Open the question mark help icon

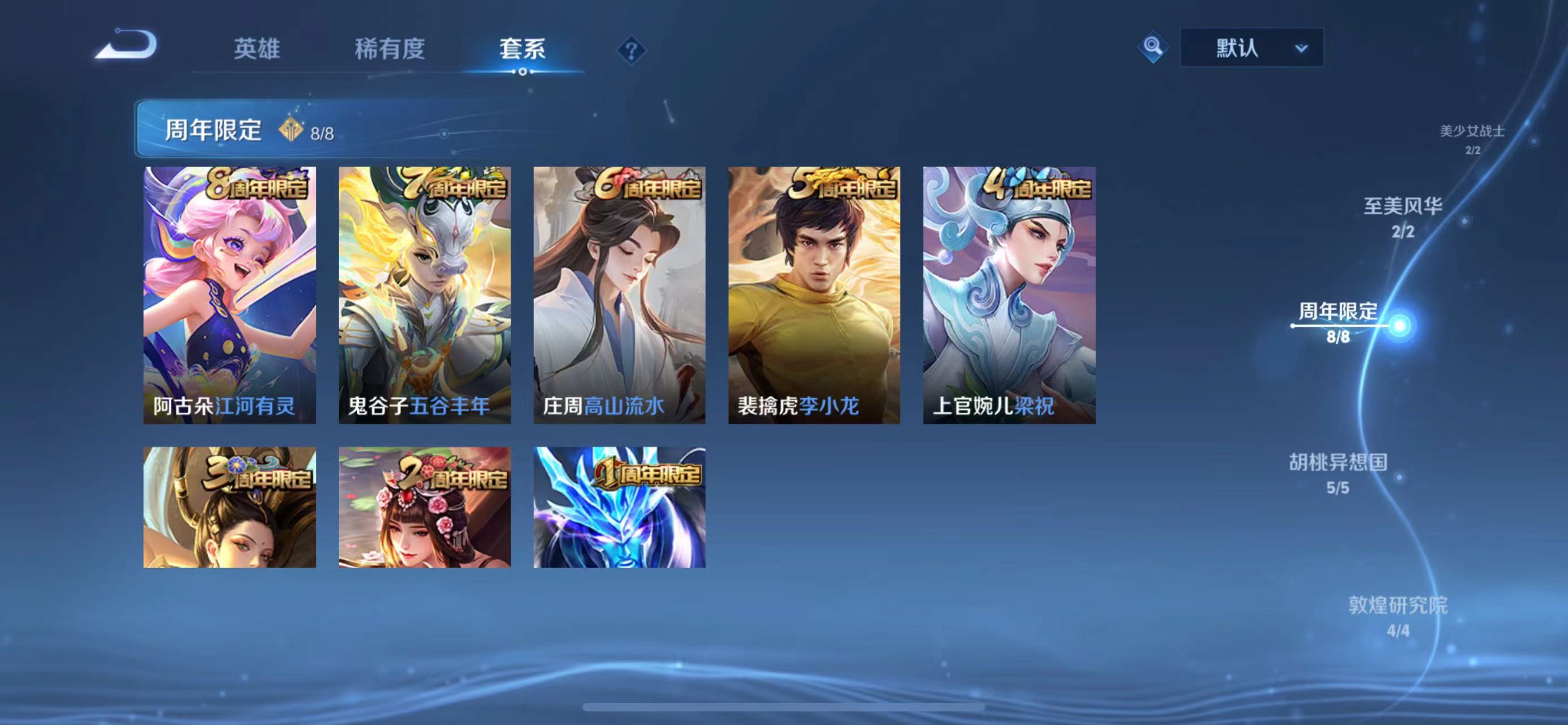[x=631, y=50]
